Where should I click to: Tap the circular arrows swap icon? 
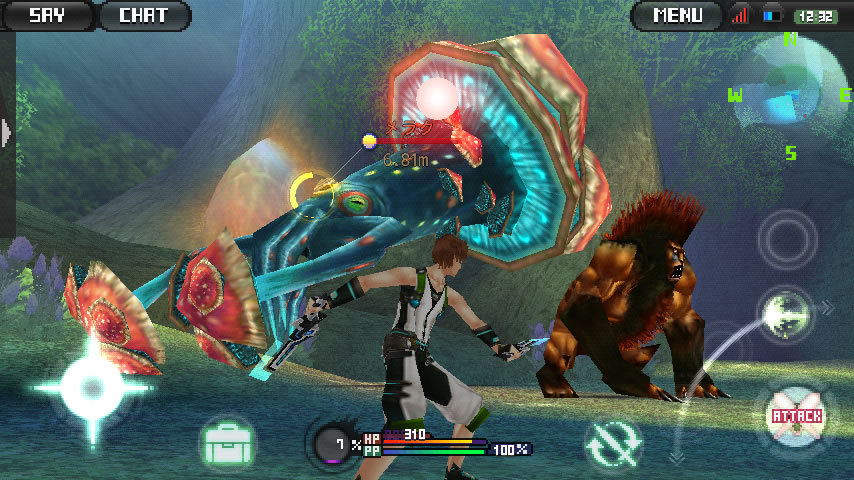click(612, 445)
